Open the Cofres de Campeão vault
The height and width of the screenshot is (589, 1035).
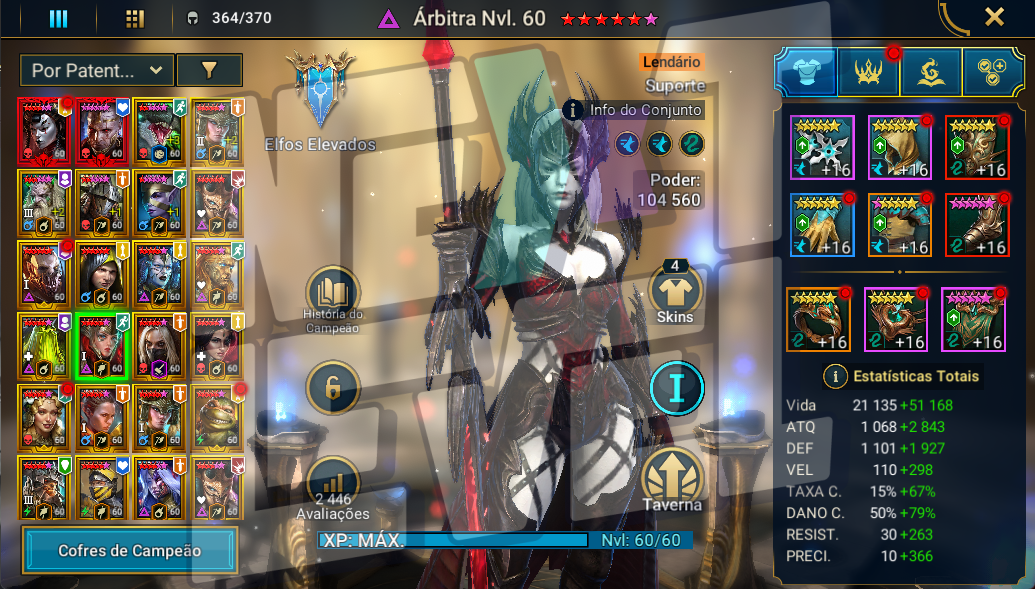tap(130, 550)
